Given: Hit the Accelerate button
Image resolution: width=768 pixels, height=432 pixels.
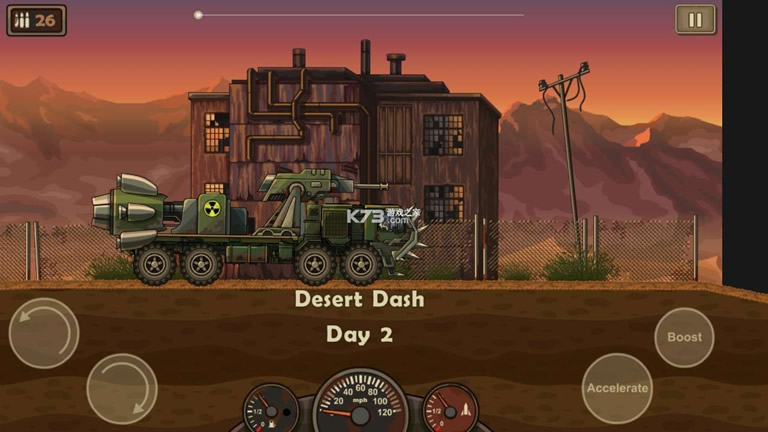Looking at the screenshot, I should 617,388.
